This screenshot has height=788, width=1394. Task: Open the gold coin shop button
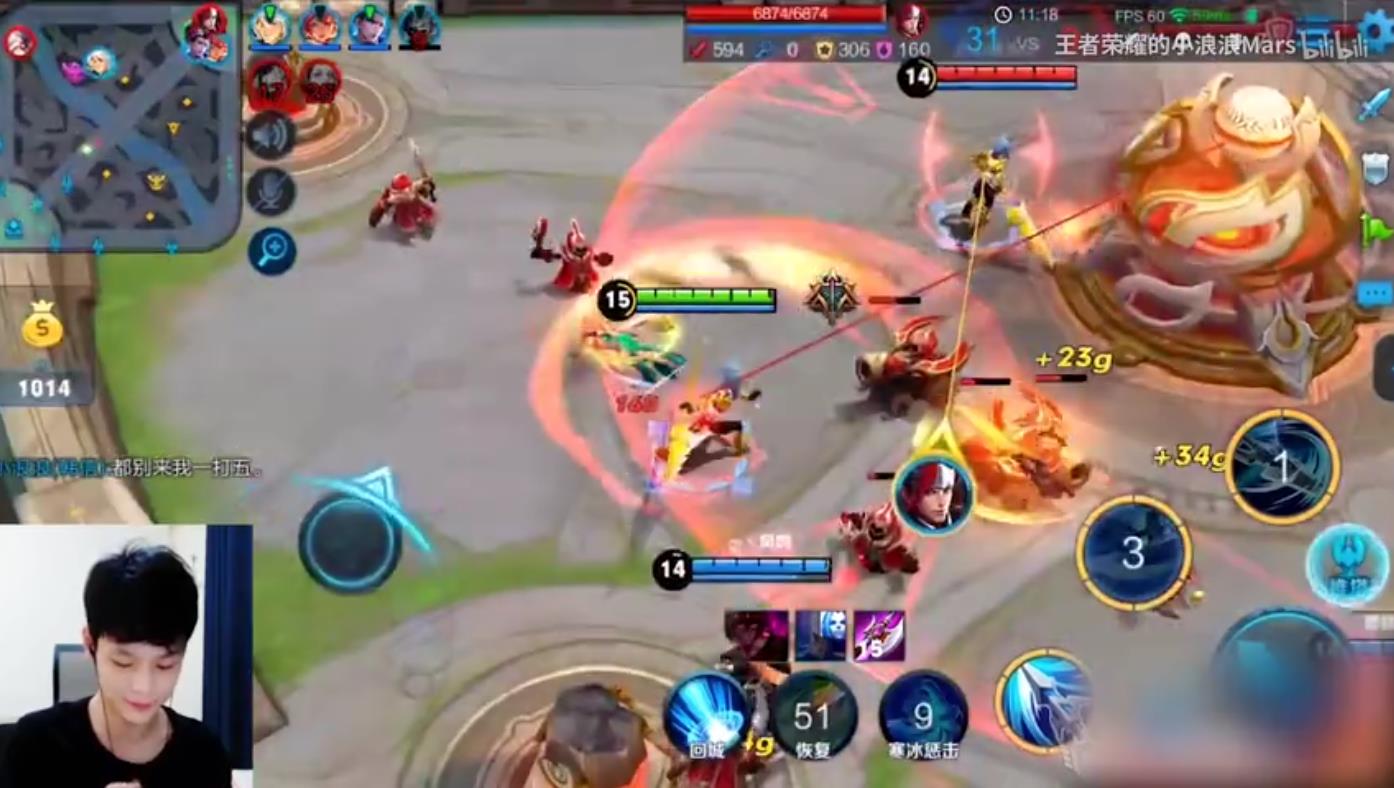point(43,325)
